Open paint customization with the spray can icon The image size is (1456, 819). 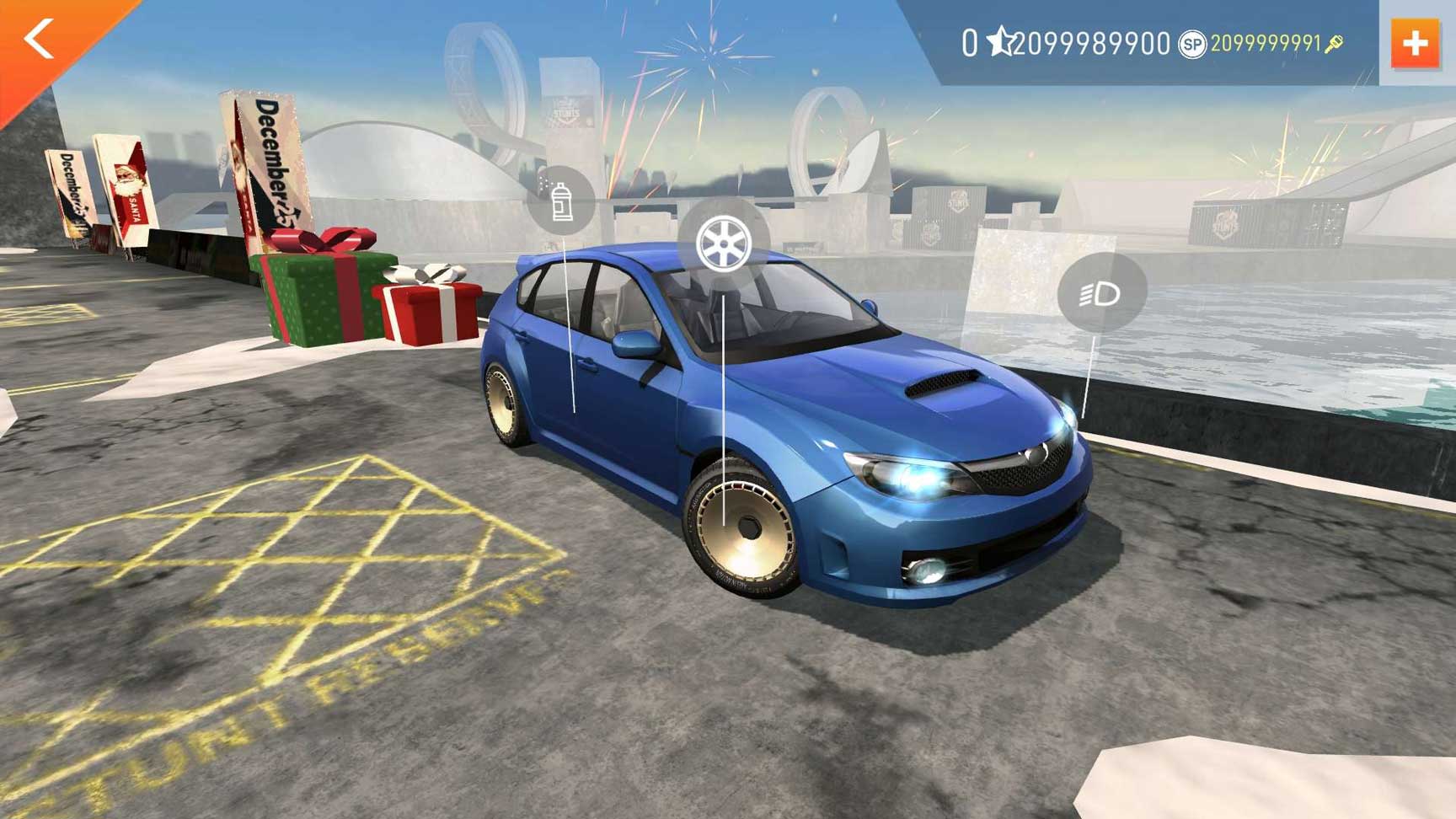pos(561,202)
